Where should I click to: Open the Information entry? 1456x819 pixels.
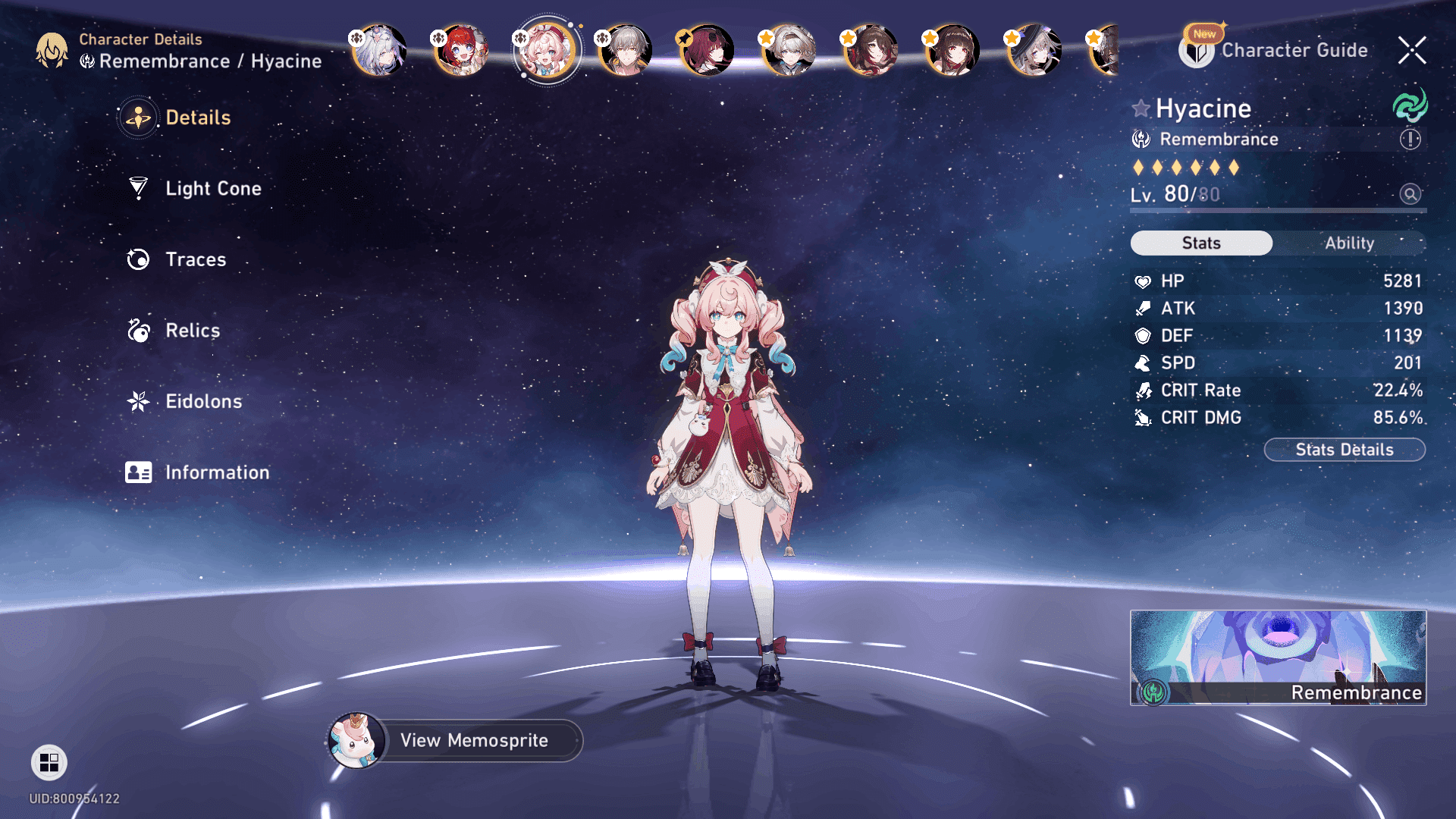coord(216,472)
